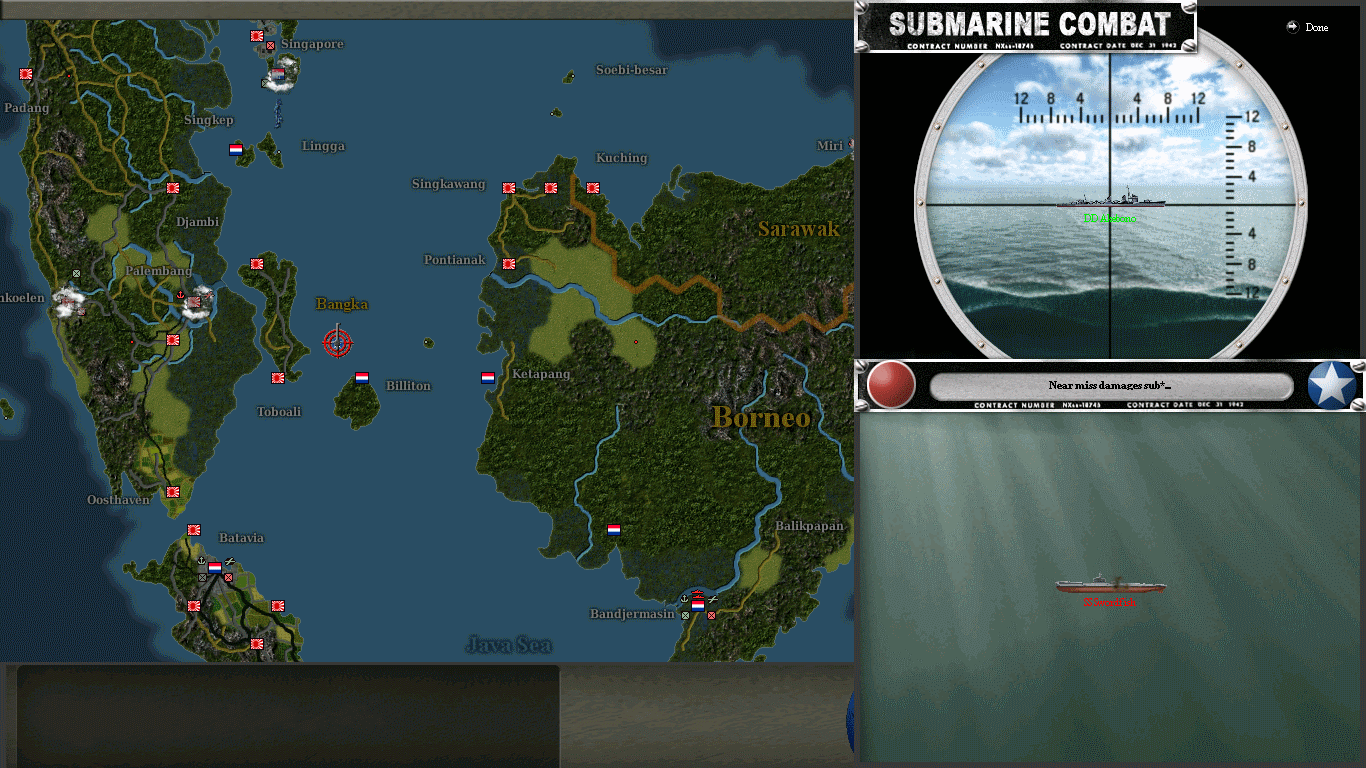The image size is (1366, 768).
Task: Click the Near miss damages sub message bar
Action: click(x=1108, y=385)
